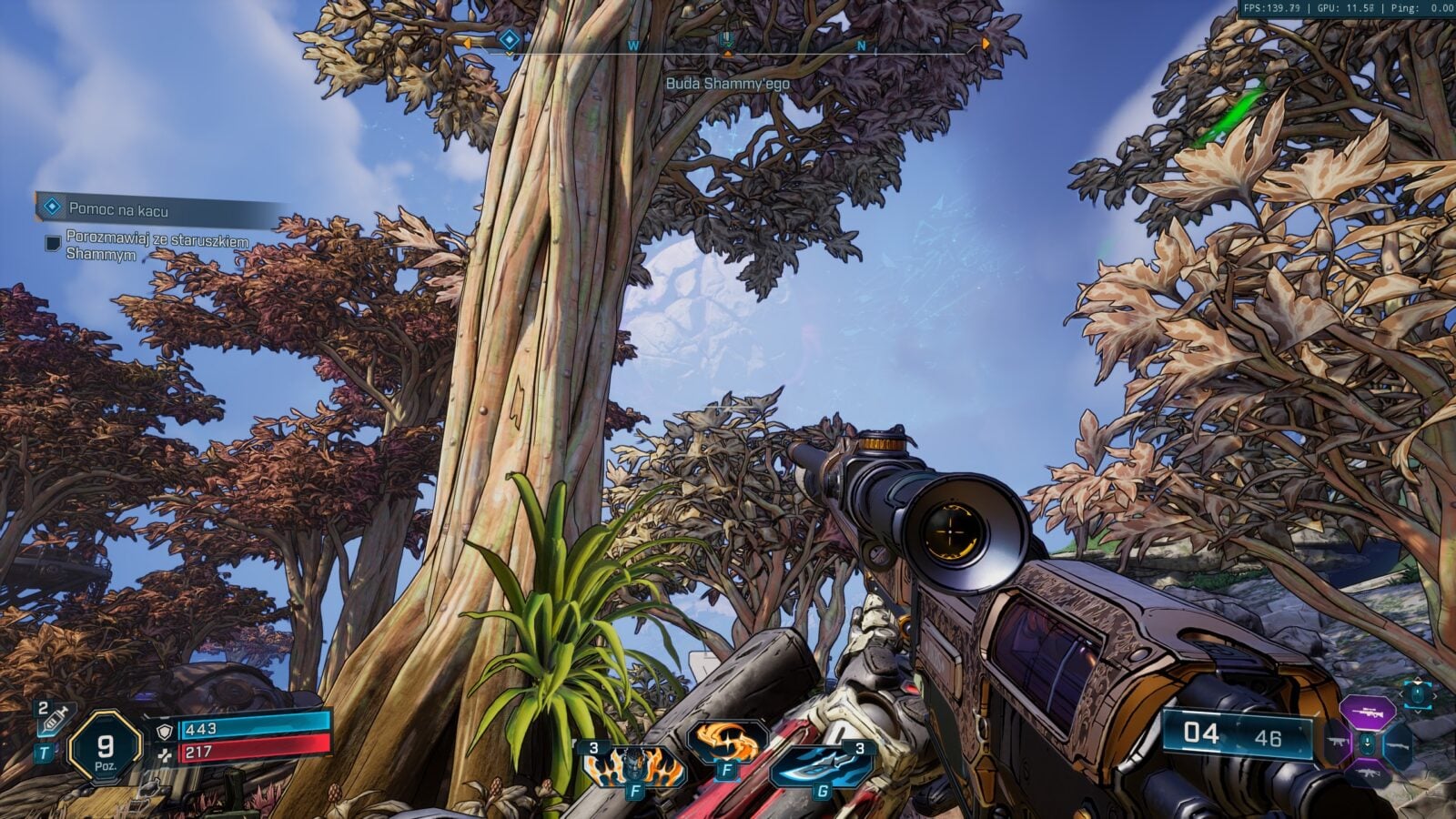Select the equipped purple sniper rifle slot

(x=1366, y=711)
